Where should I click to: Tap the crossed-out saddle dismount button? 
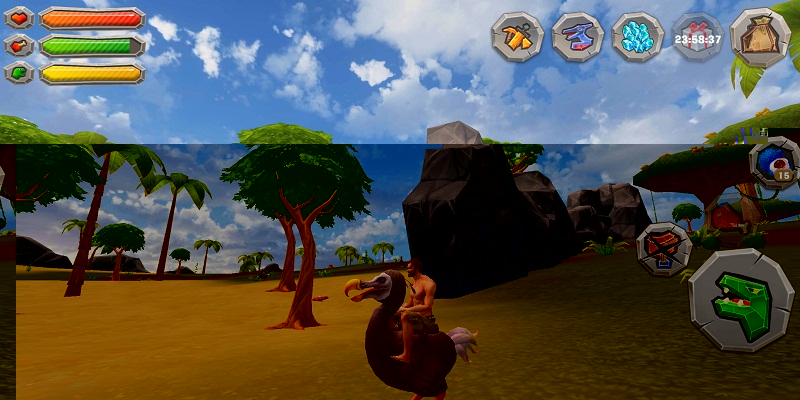click(x=664, y=248)
